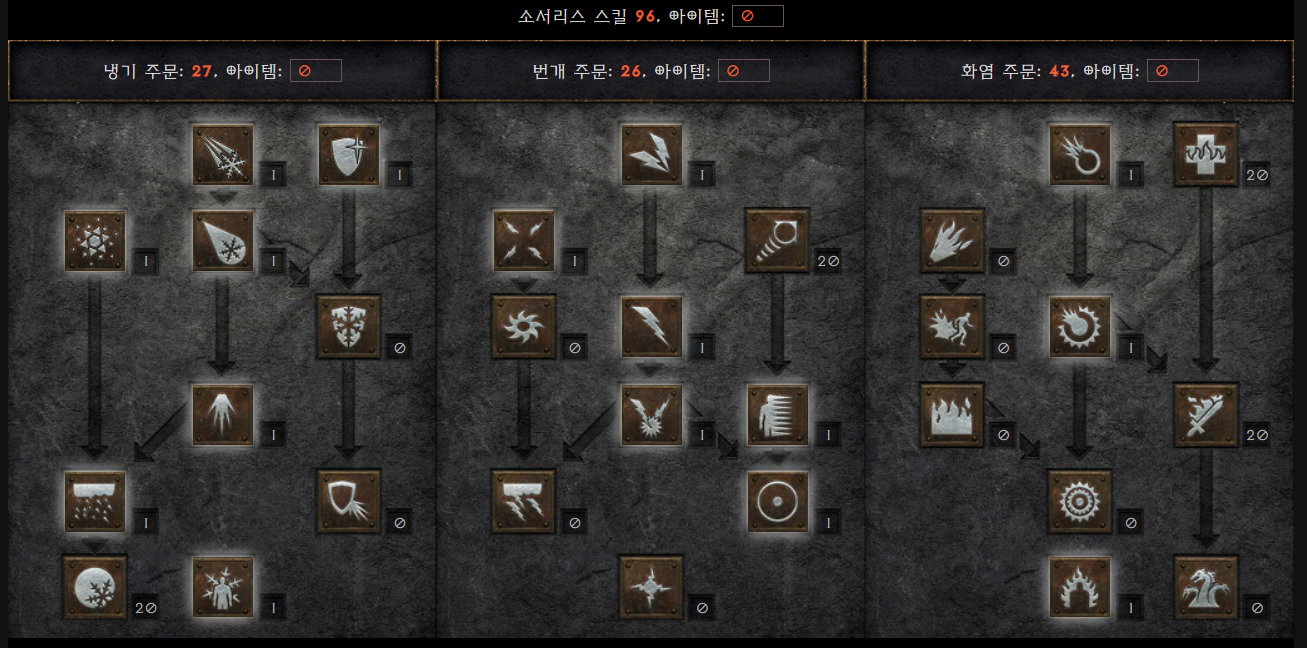Focus the 냉기 주문 item bonus field
Screen dimensions: 1307x648
315,71
